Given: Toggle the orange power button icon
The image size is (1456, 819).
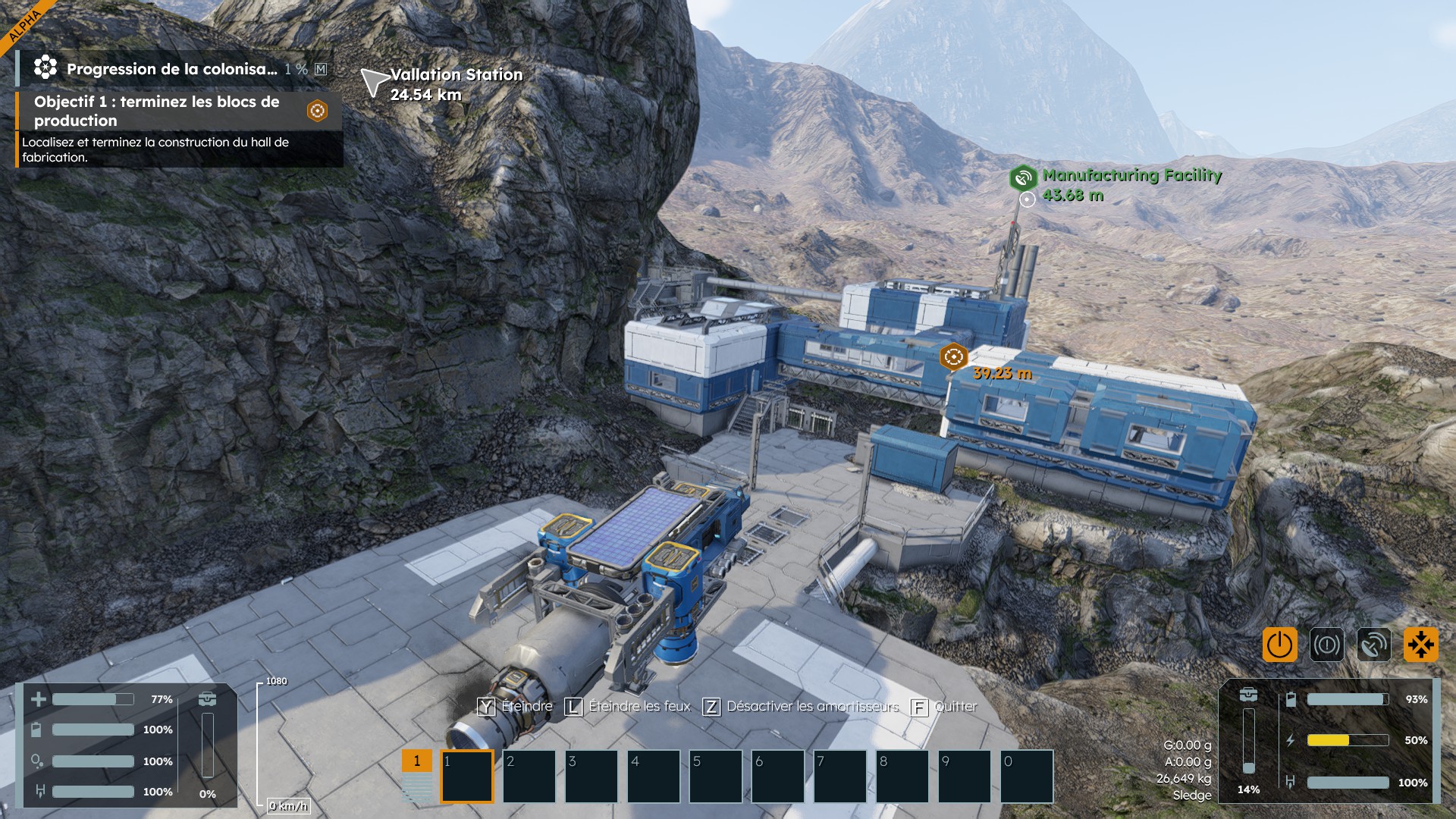Looking at the screenshot, I should (1279, 645).
